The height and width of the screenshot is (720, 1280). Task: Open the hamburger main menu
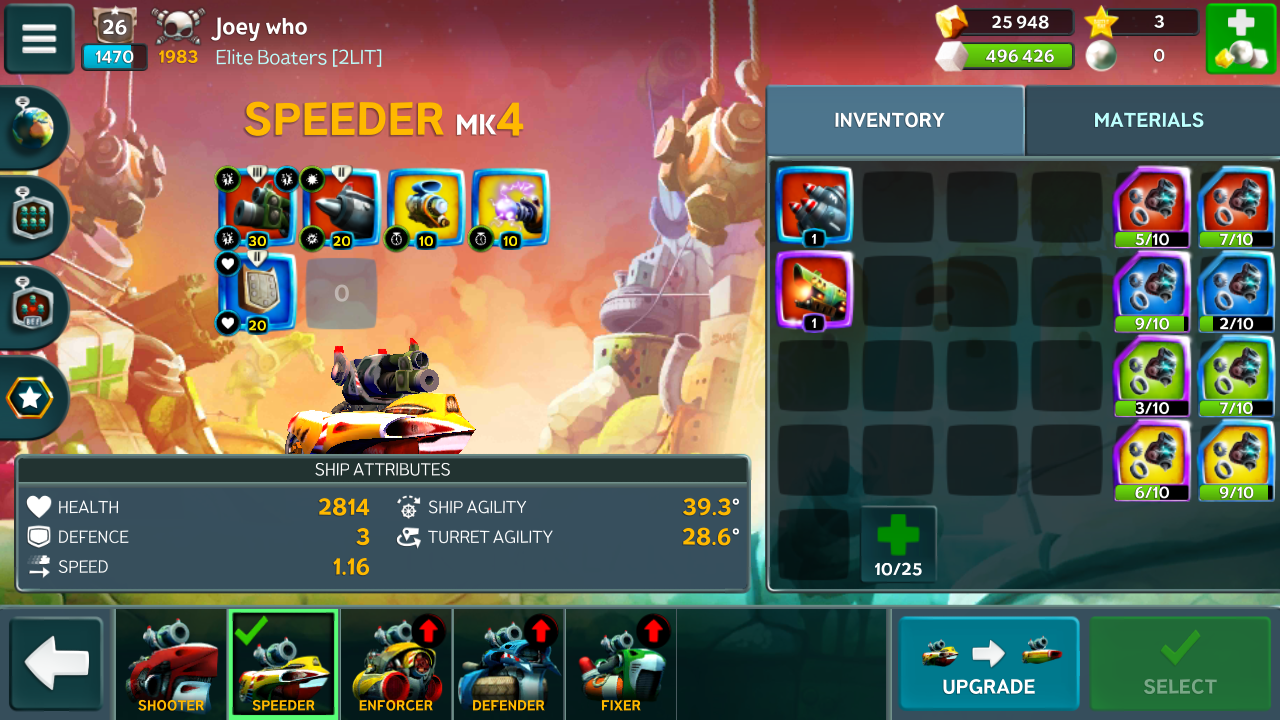[x=39, y=38]
